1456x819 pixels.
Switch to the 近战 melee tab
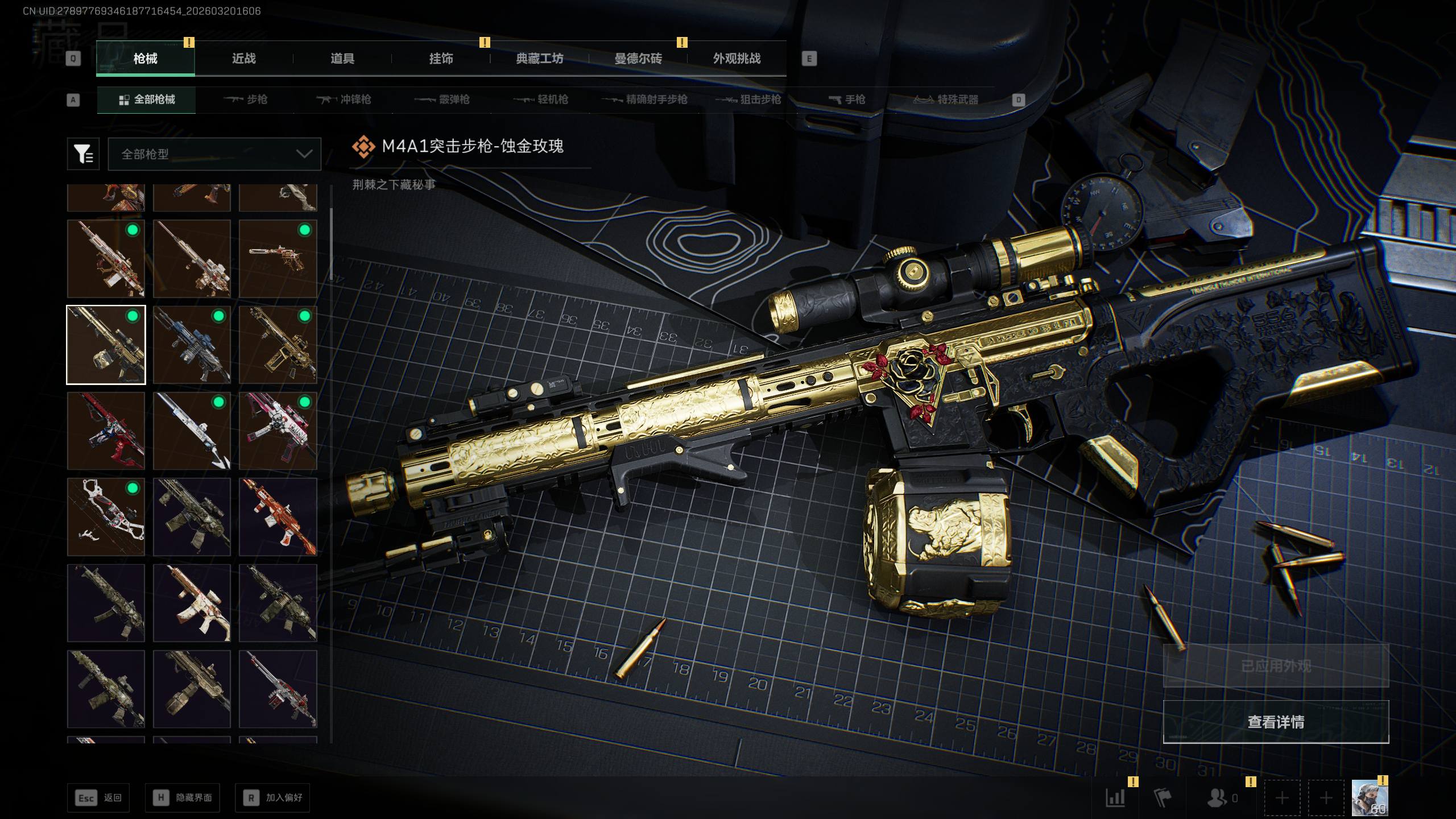tap(243, 59)
